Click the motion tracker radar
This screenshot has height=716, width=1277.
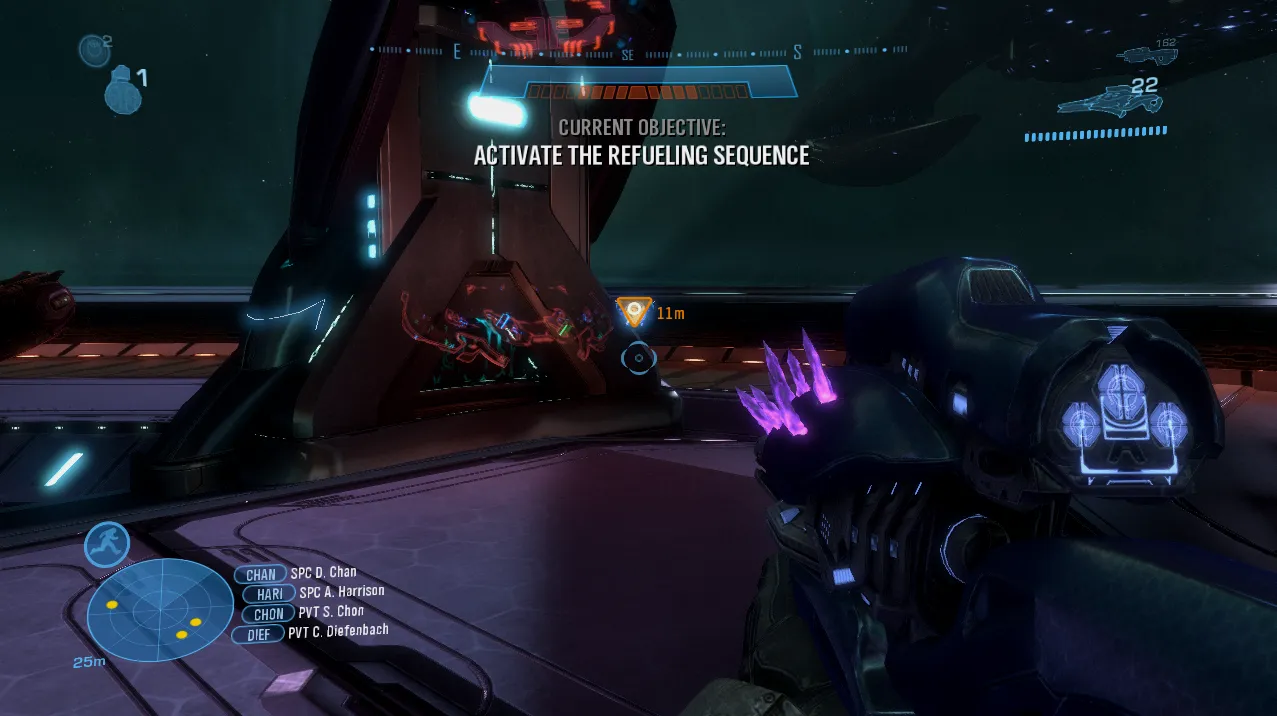(x=160, y=609)
